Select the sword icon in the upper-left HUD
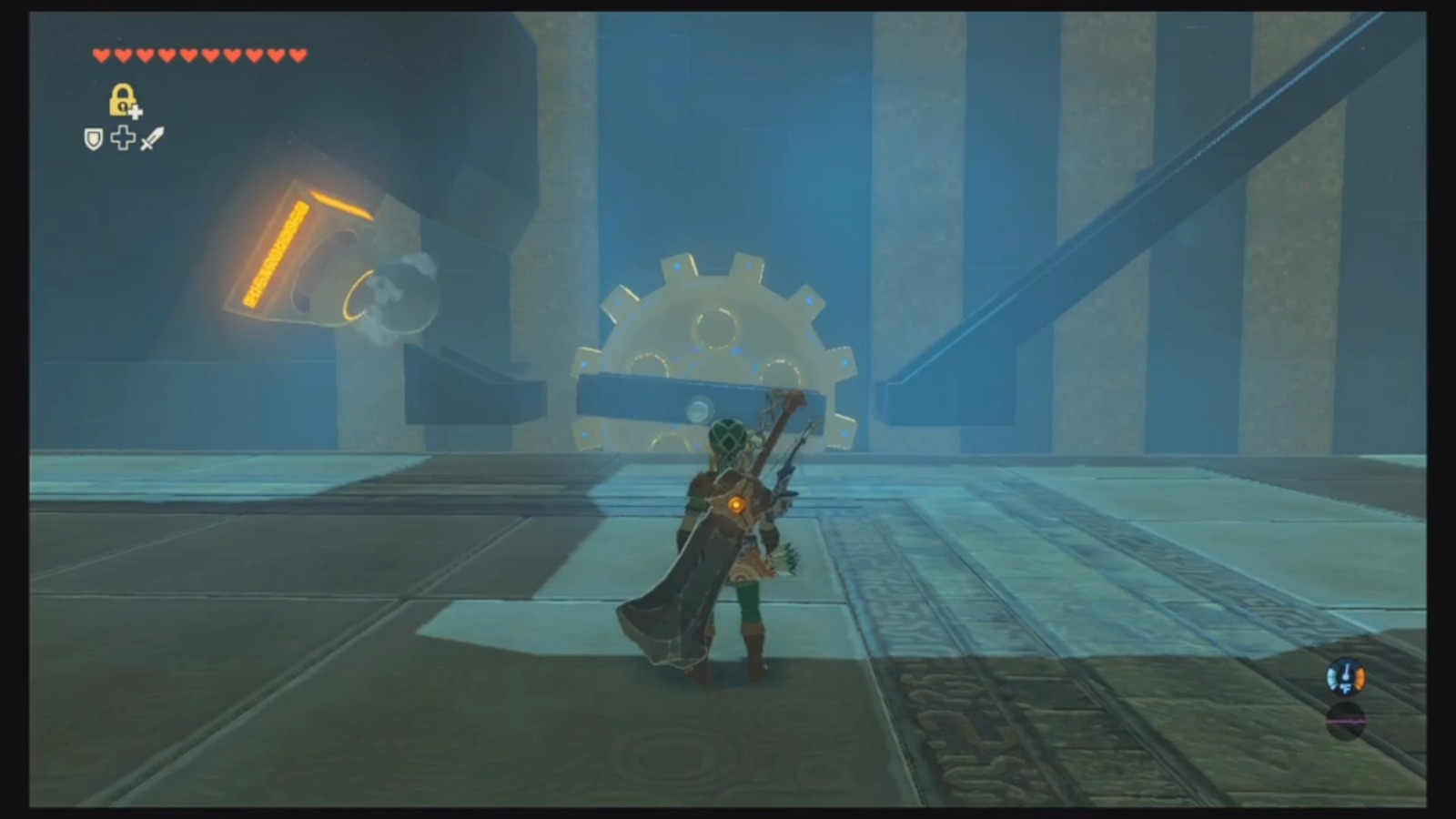Image resolution: width=1456 pixels, height=819 pixels. (150, 138)
